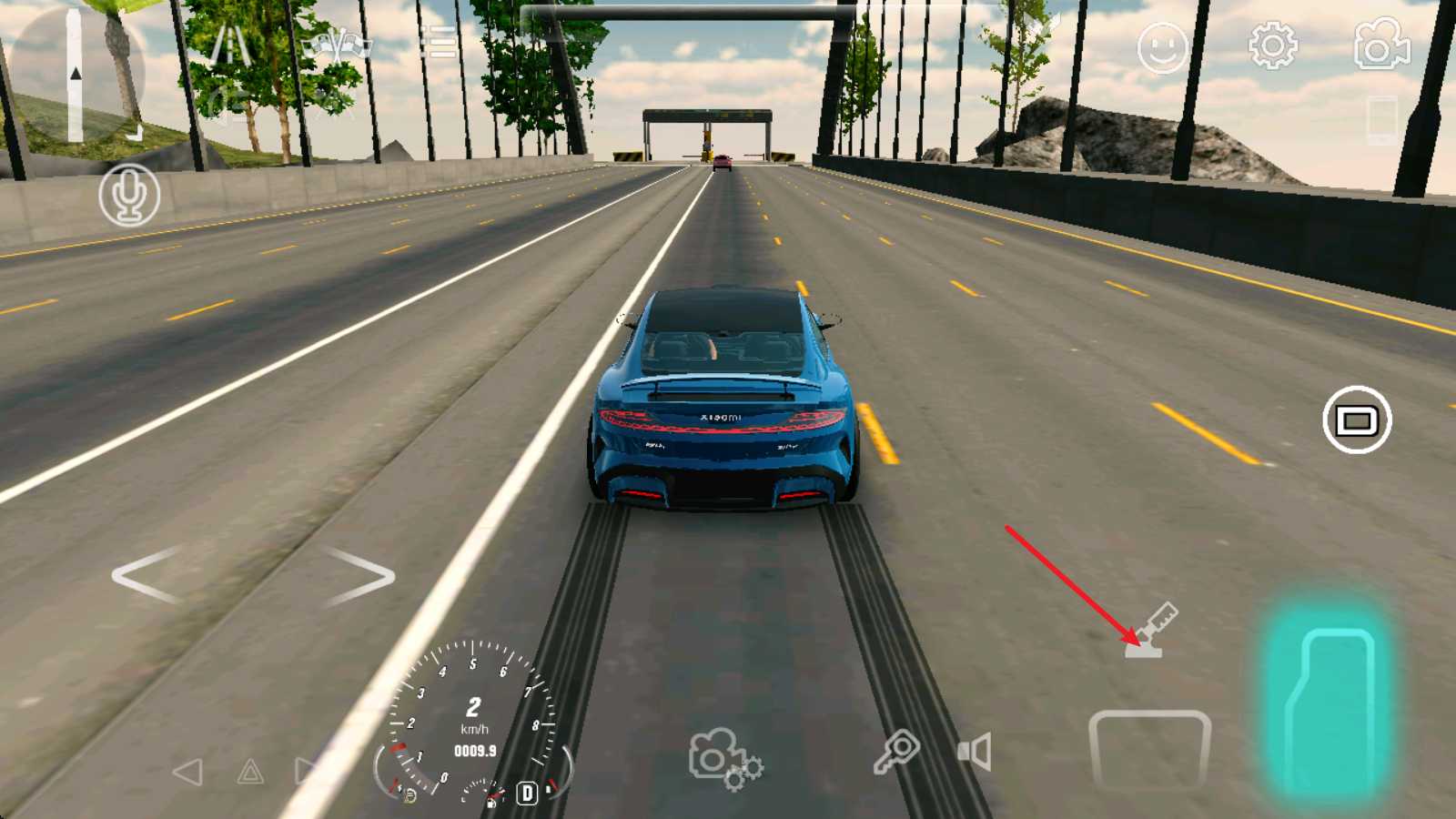
Task: Tap the car key ignition icon
Action: [896, 753]
